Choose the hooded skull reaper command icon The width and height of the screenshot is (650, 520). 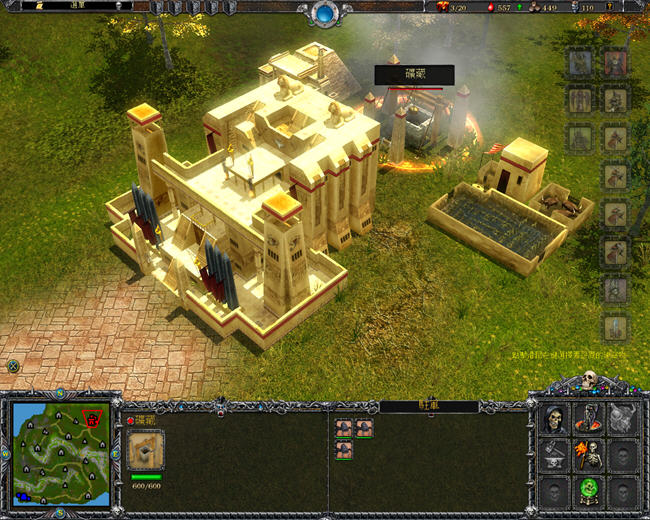555,420
